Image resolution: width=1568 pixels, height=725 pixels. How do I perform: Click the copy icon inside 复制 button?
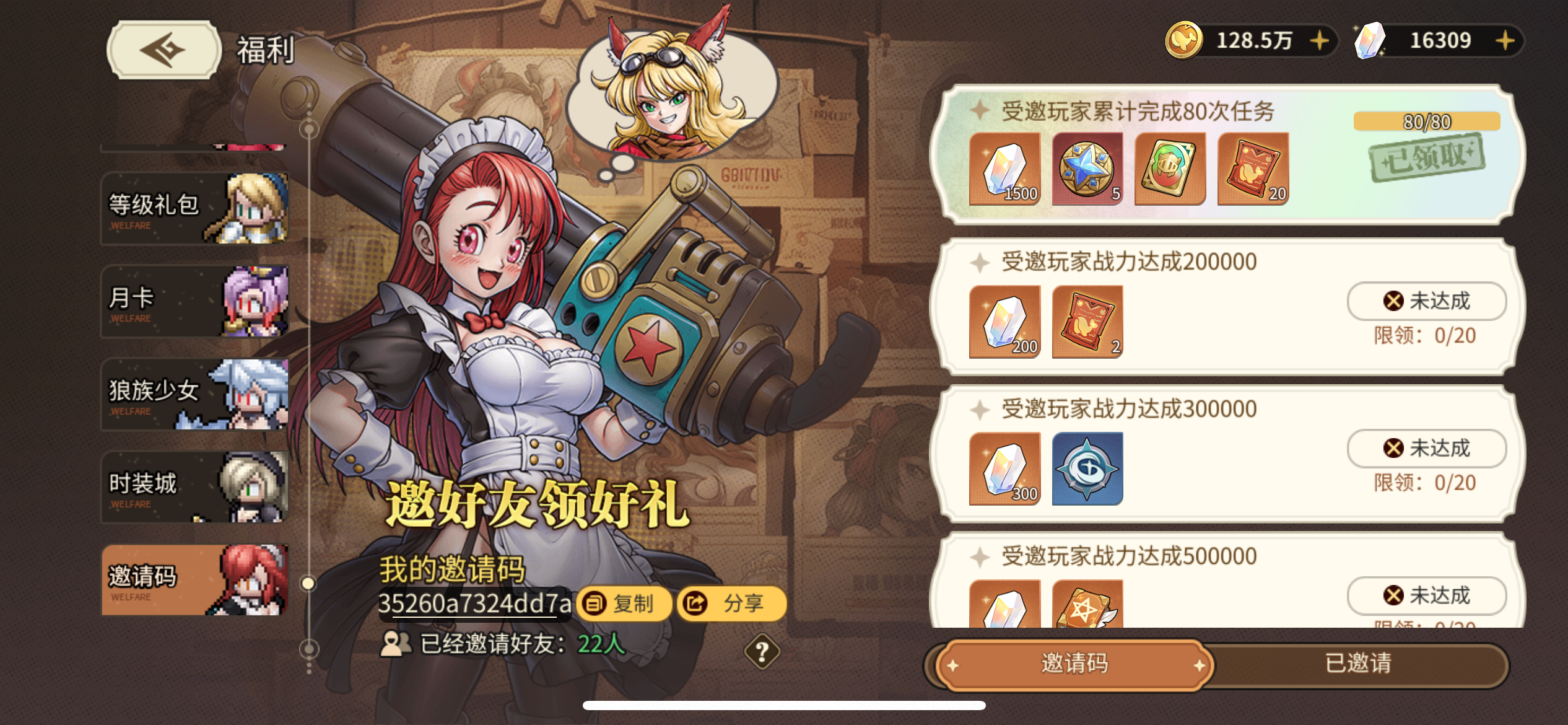pyautogui.click(x=594, y=603)
